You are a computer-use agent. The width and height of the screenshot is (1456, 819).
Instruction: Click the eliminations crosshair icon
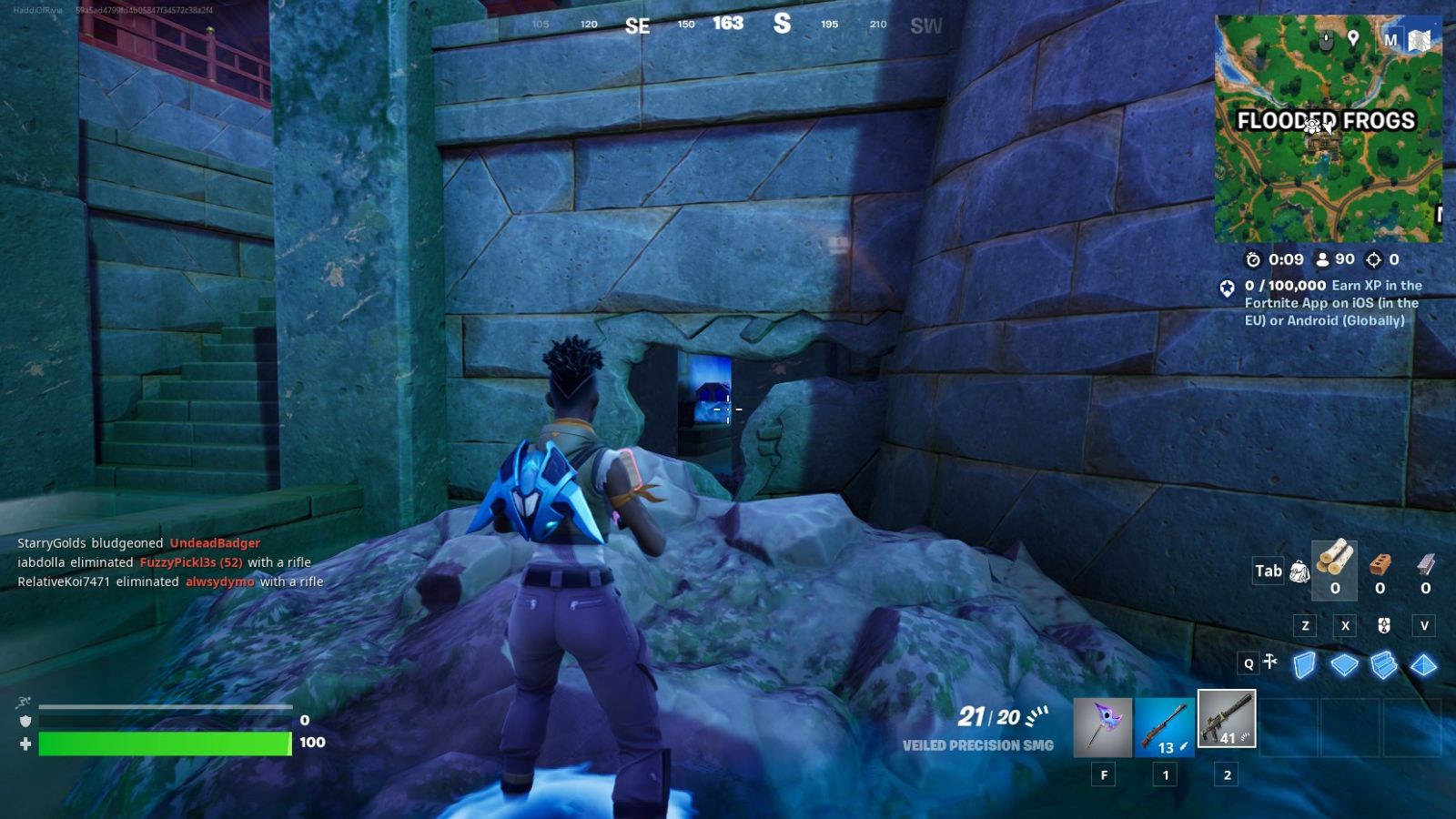(1373, 259)
